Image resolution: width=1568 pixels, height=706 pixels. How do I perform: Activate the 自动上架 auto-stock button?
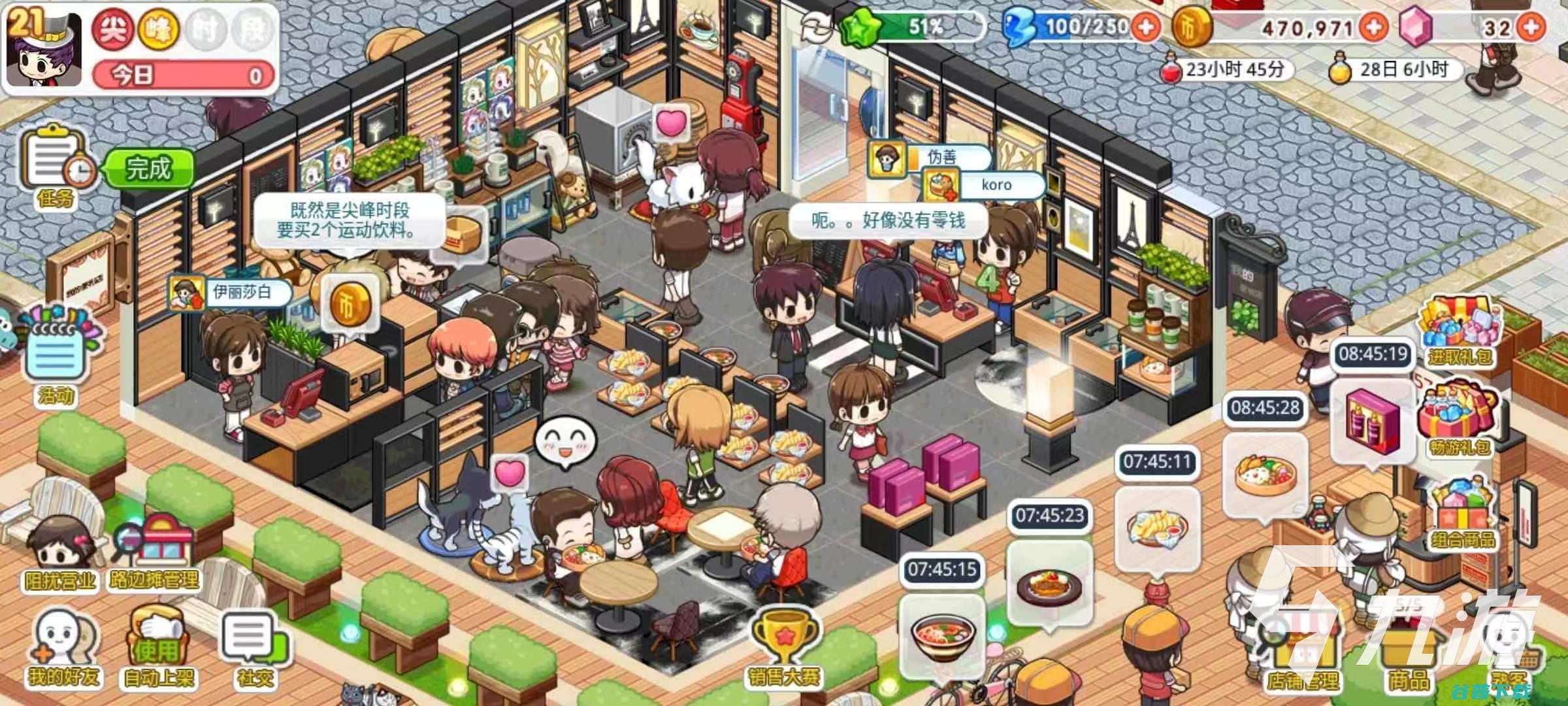point(158,647)
